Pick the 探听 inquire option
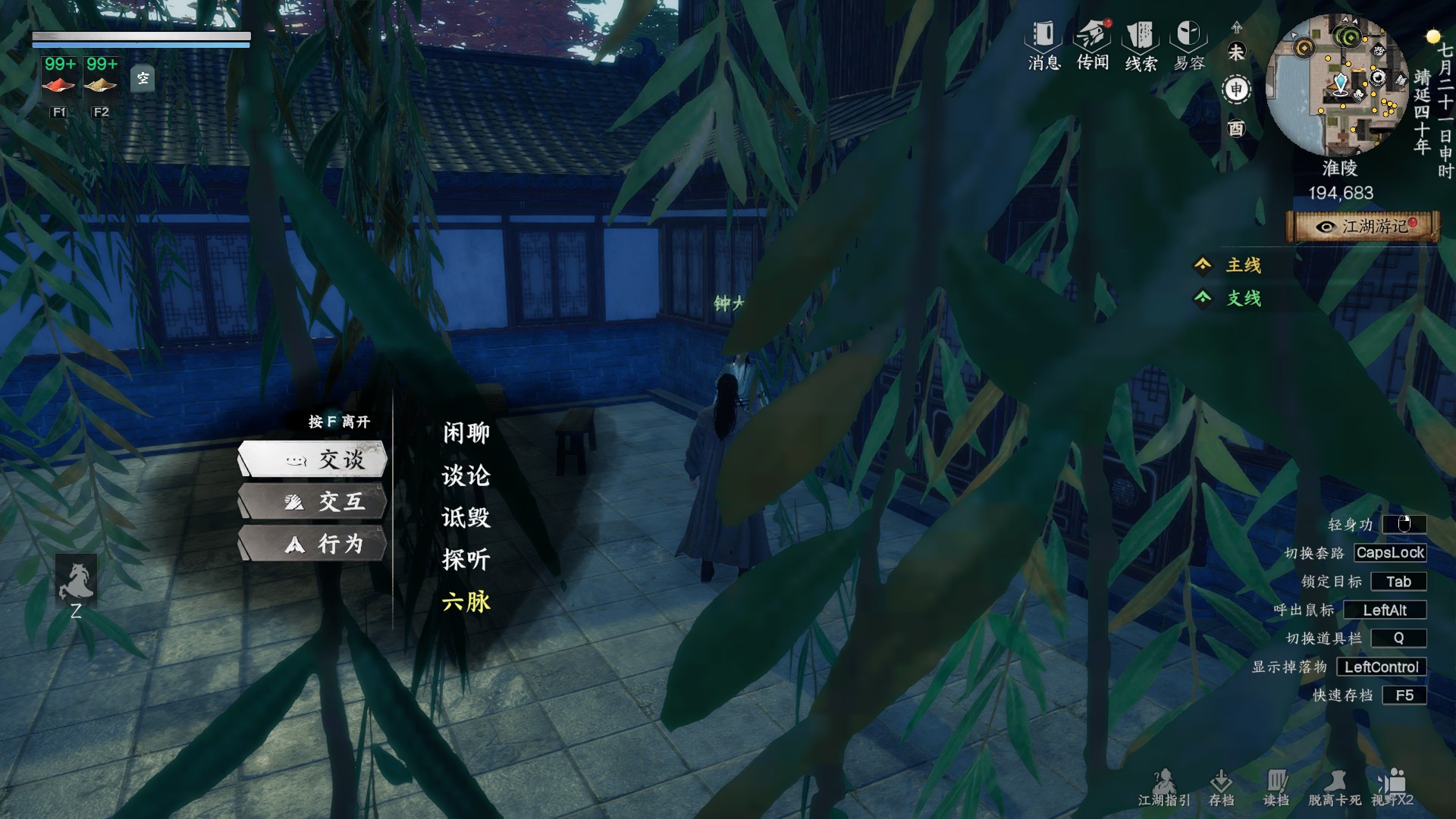The image size is (1456, 819). click(x=466, y=560)
